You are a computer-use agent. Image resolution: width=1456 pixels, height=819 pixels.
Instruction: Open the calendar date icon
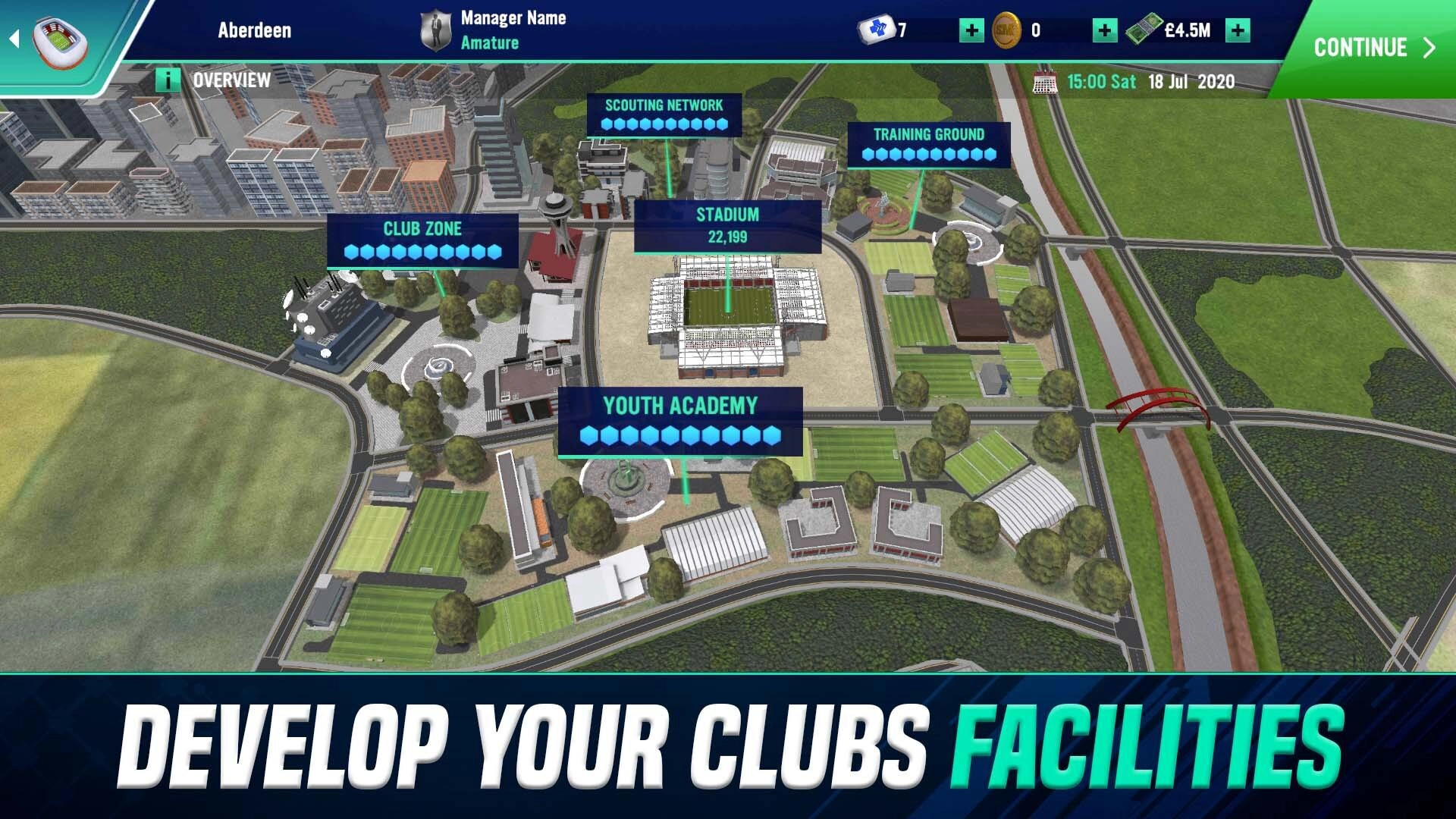point(1045,81)
